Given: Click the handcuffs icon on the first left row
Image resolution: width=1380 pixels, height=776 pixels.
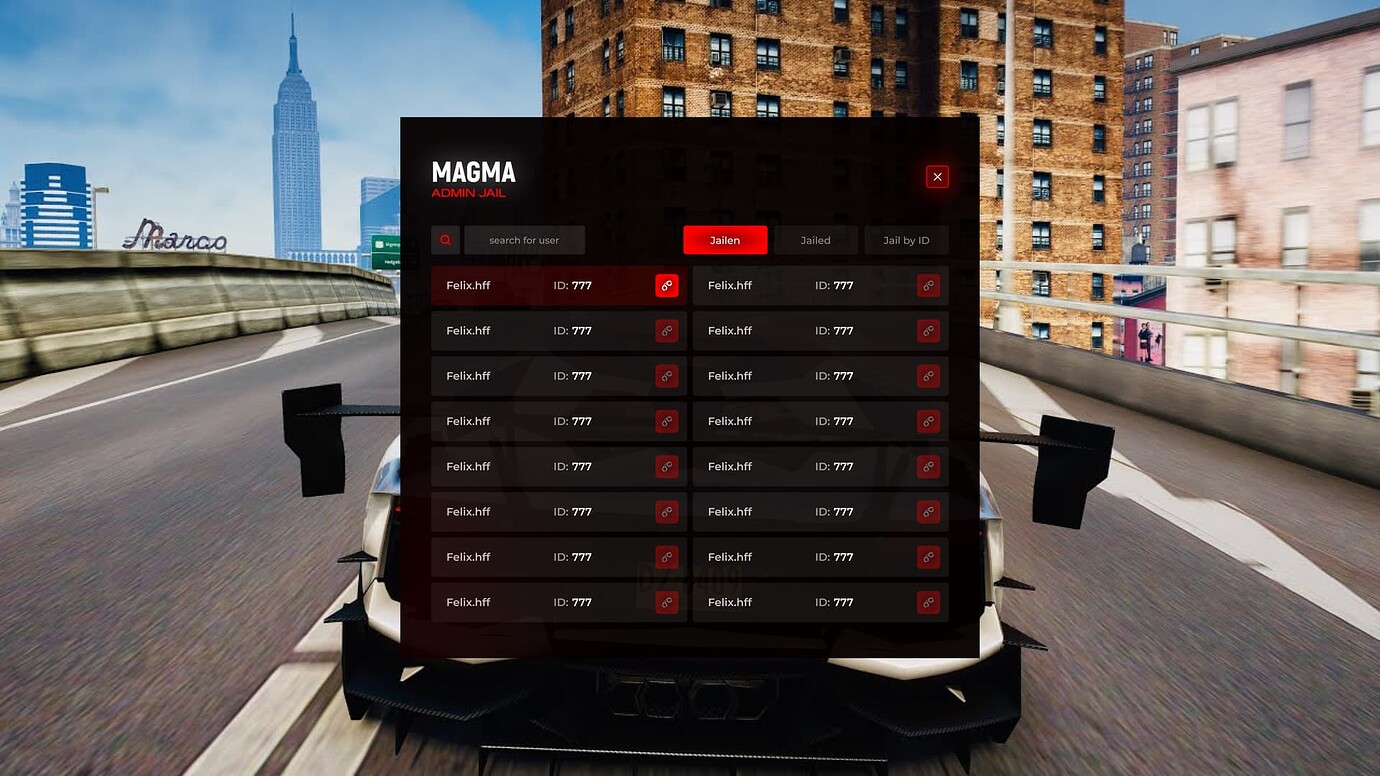Looking at the screenshot, I should [x=667, y=285].
